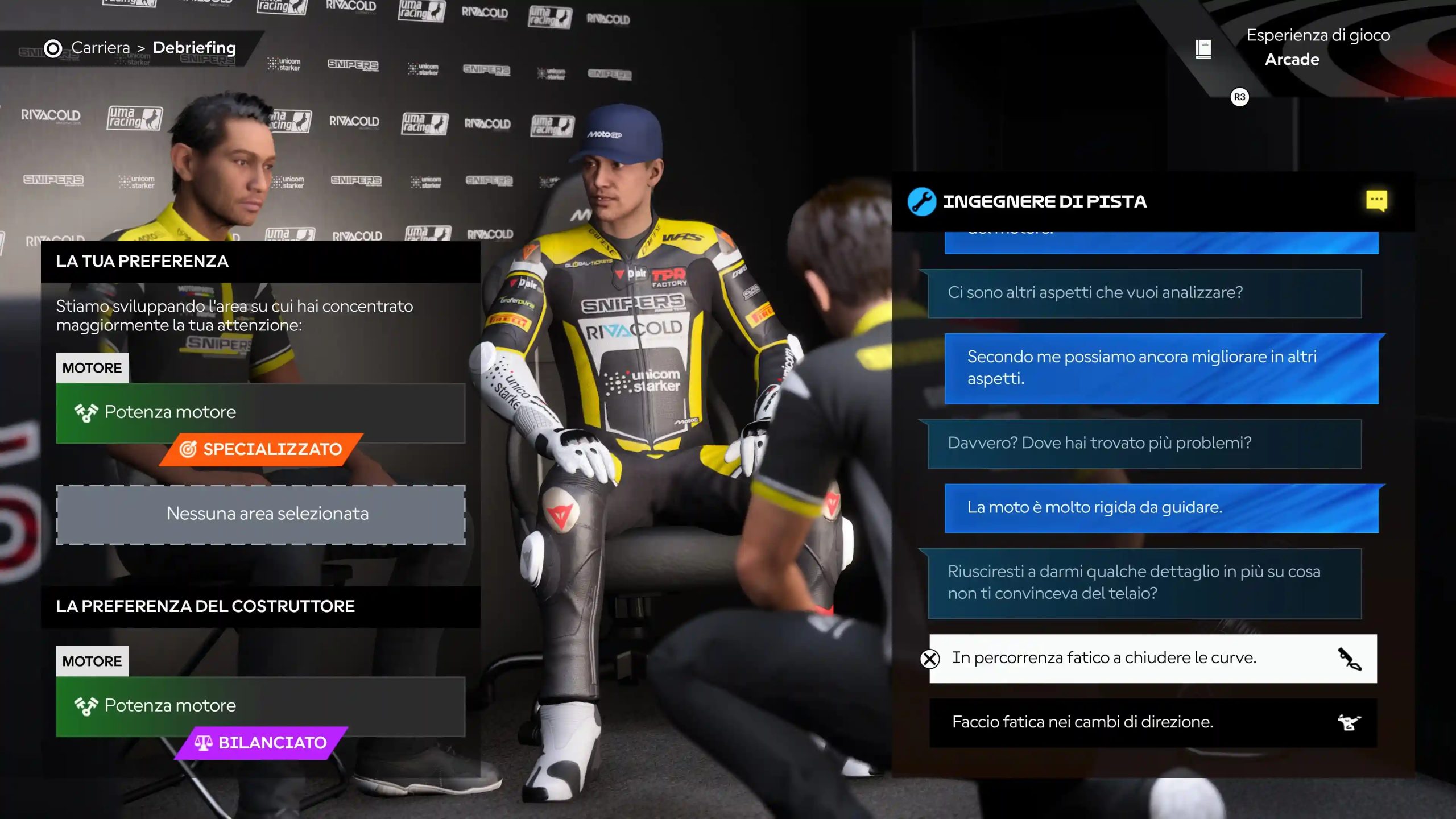Click the book icon near "Esperienza di gioco"
Image resolution: width=1456 pixels, height=819 pixels.
(1203, 49)
